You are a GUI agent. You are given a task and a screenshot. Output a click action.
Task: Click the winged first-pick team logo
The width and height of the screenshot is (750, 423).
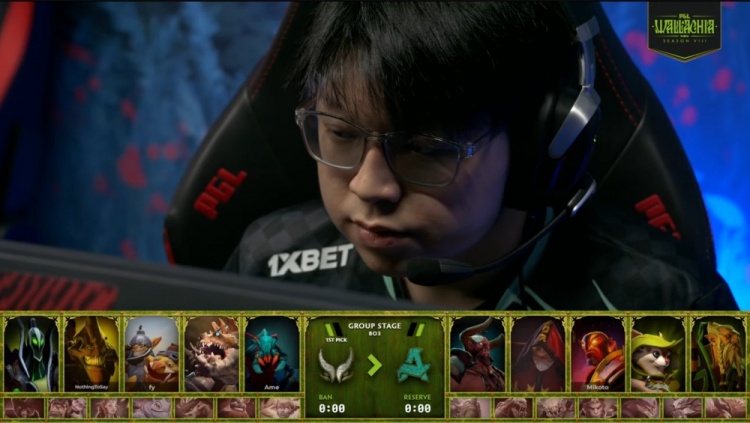(334, 365)
